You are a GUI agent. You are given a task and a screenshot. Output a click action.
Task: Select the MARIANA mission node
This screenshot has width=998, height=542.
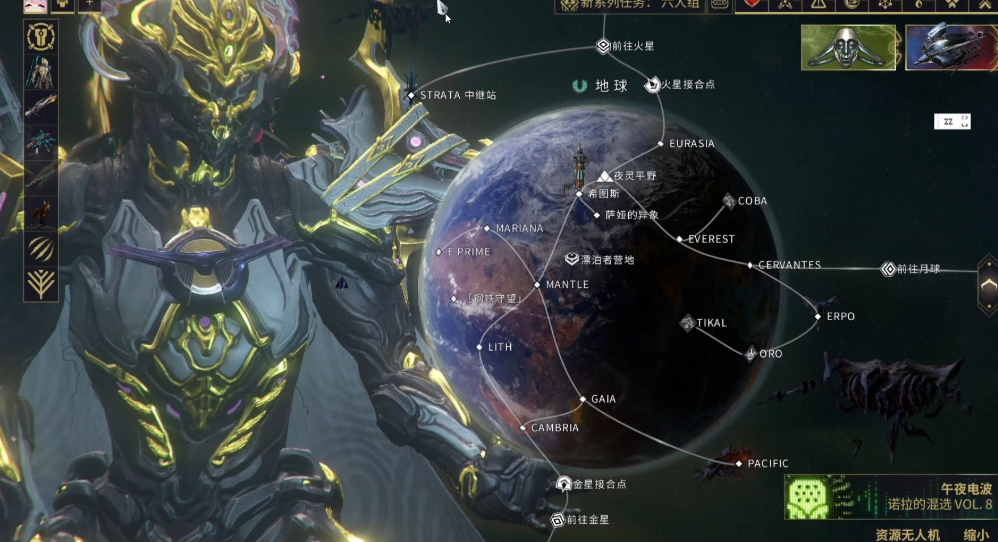pyautogui.click(x=487, y=229)
